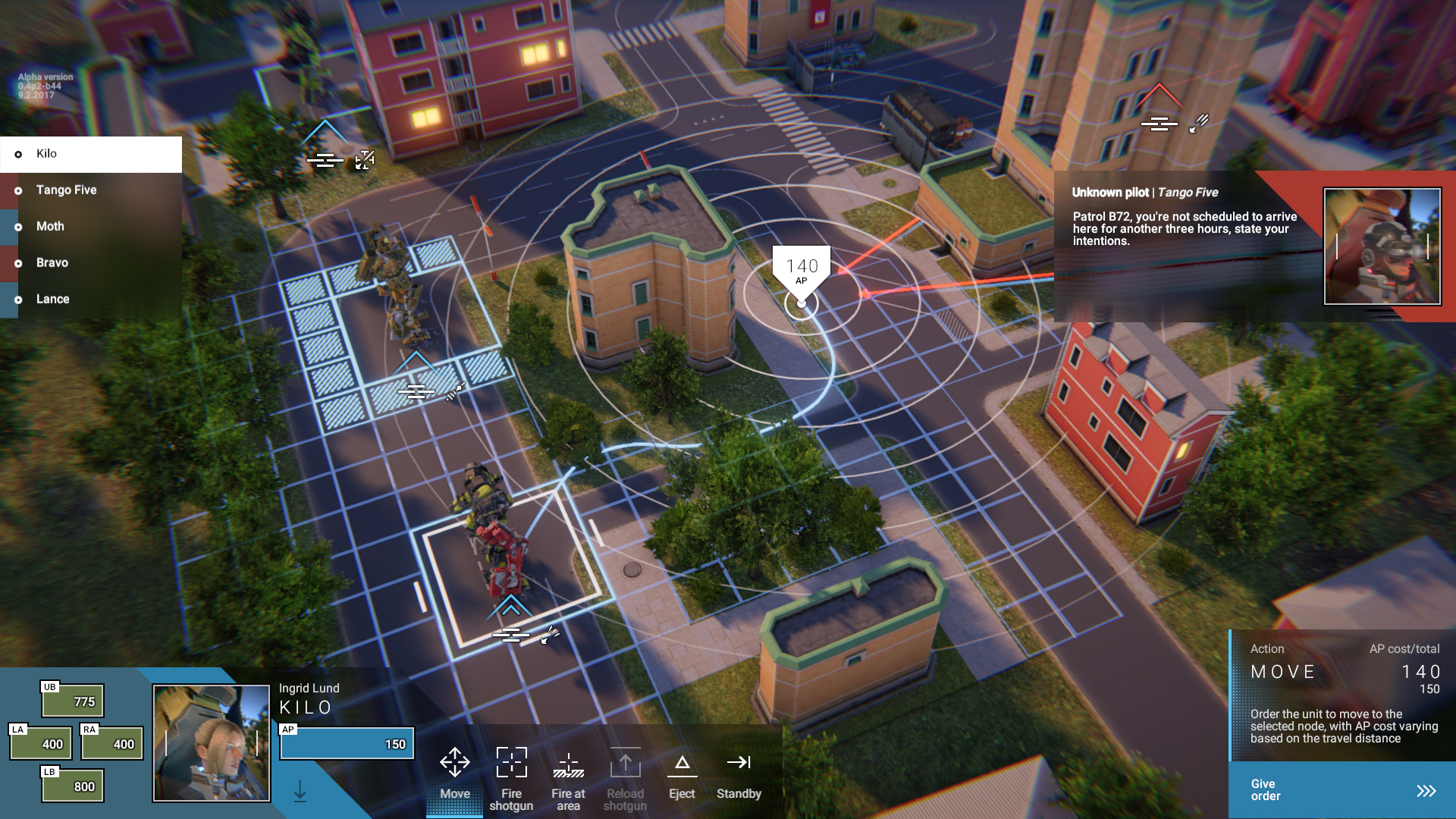
Task: Click the down arrow below the AP bar
Action: (300, 791)
